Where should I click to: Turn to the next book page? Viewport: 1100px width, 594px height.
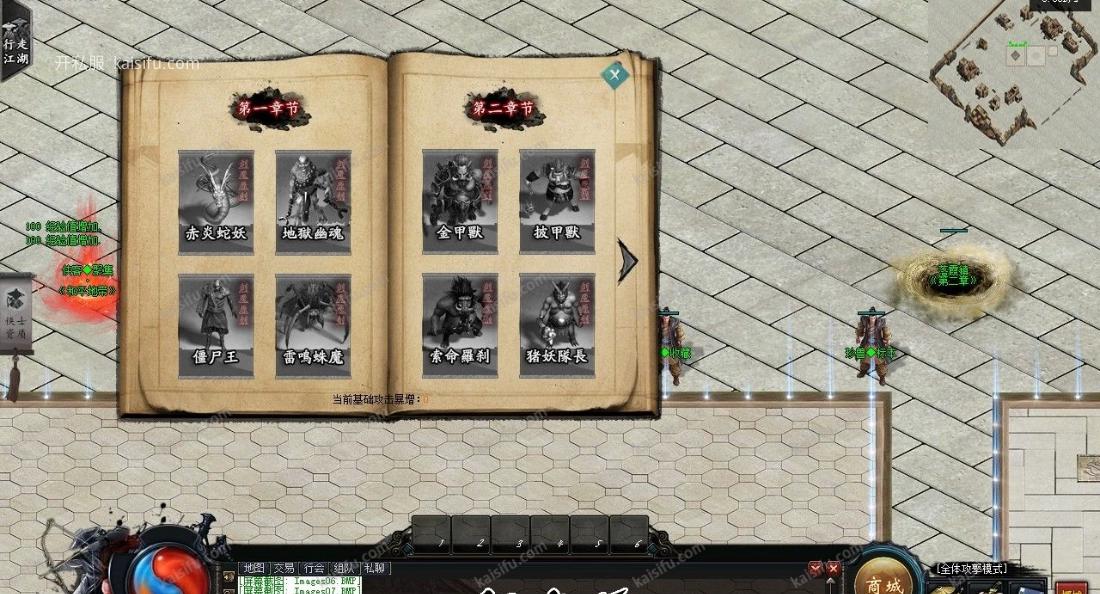click(627, 261)
